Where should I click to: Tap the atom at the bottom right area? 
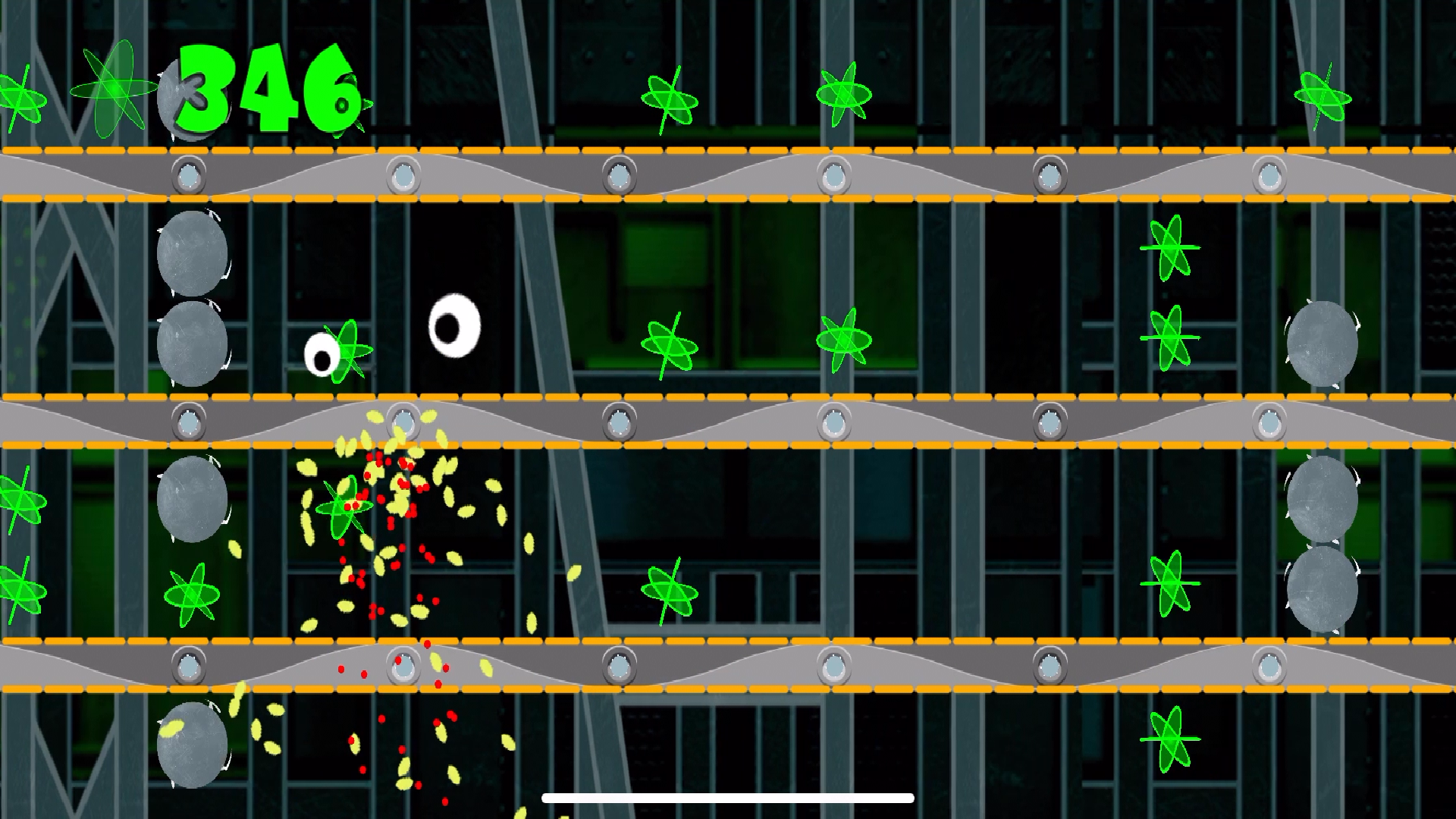pos(1172,739)
